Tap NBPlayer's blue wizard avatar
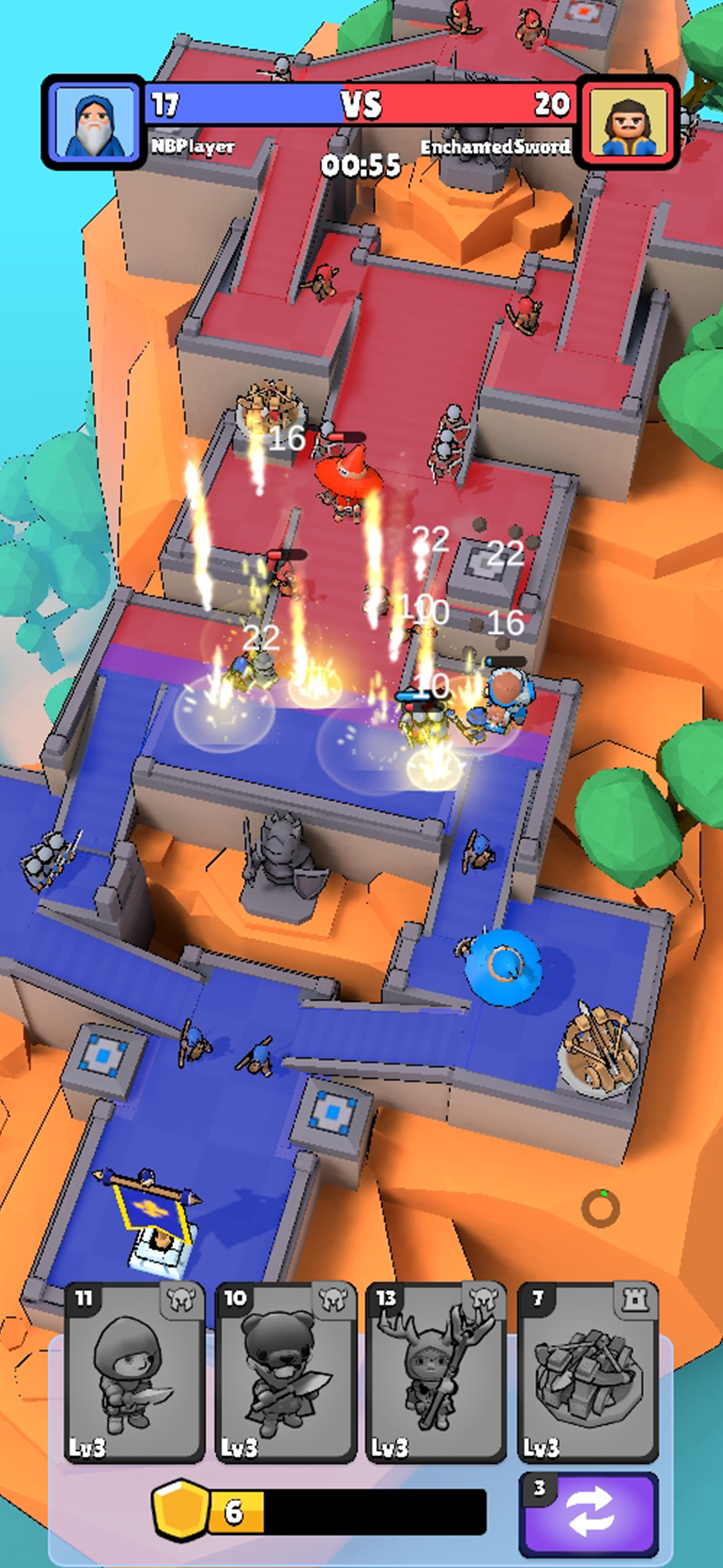This screenshot has height=1568, width=723. (x=92, y=121)
